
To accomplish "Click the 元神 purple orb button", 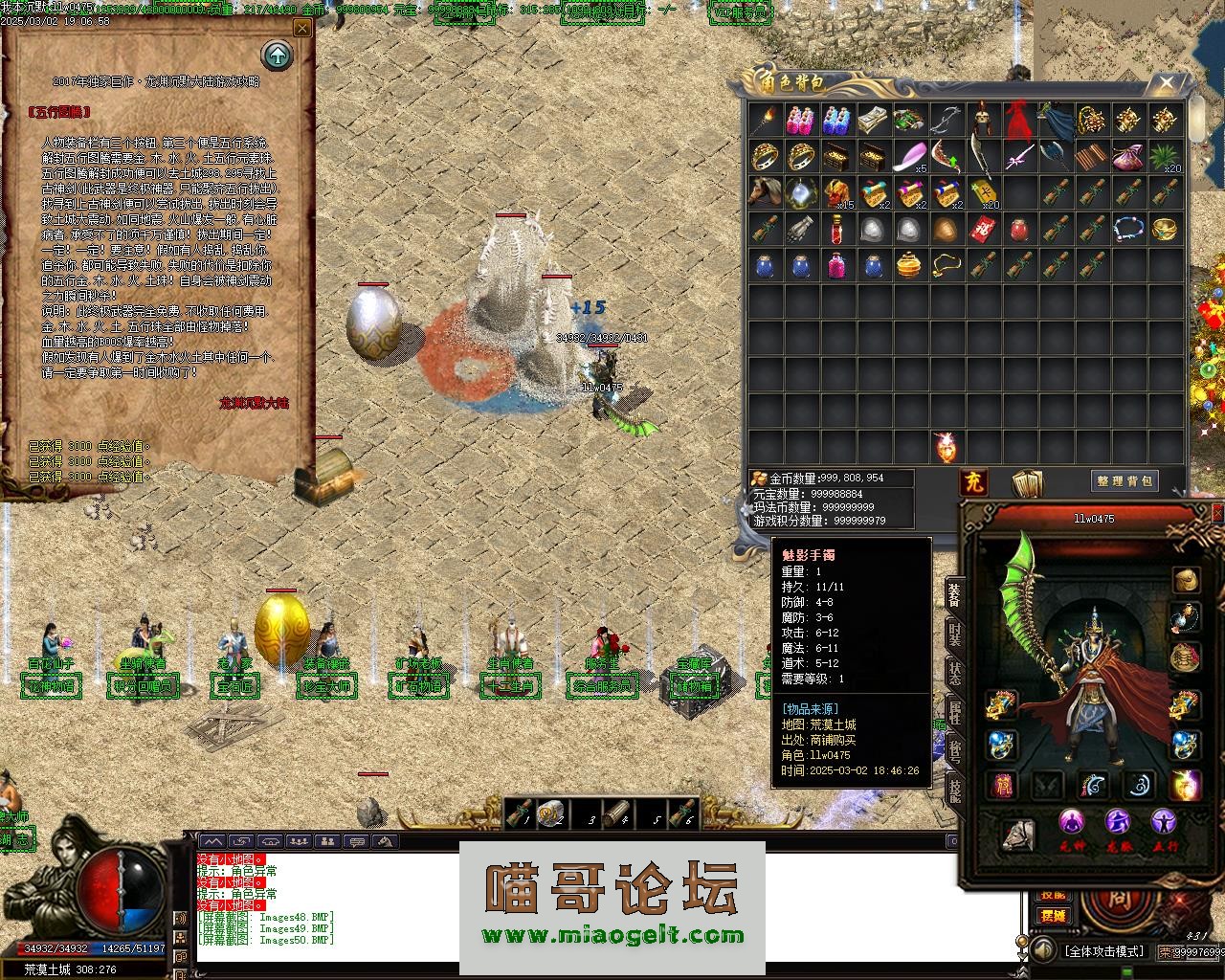I will [1072, 825].
